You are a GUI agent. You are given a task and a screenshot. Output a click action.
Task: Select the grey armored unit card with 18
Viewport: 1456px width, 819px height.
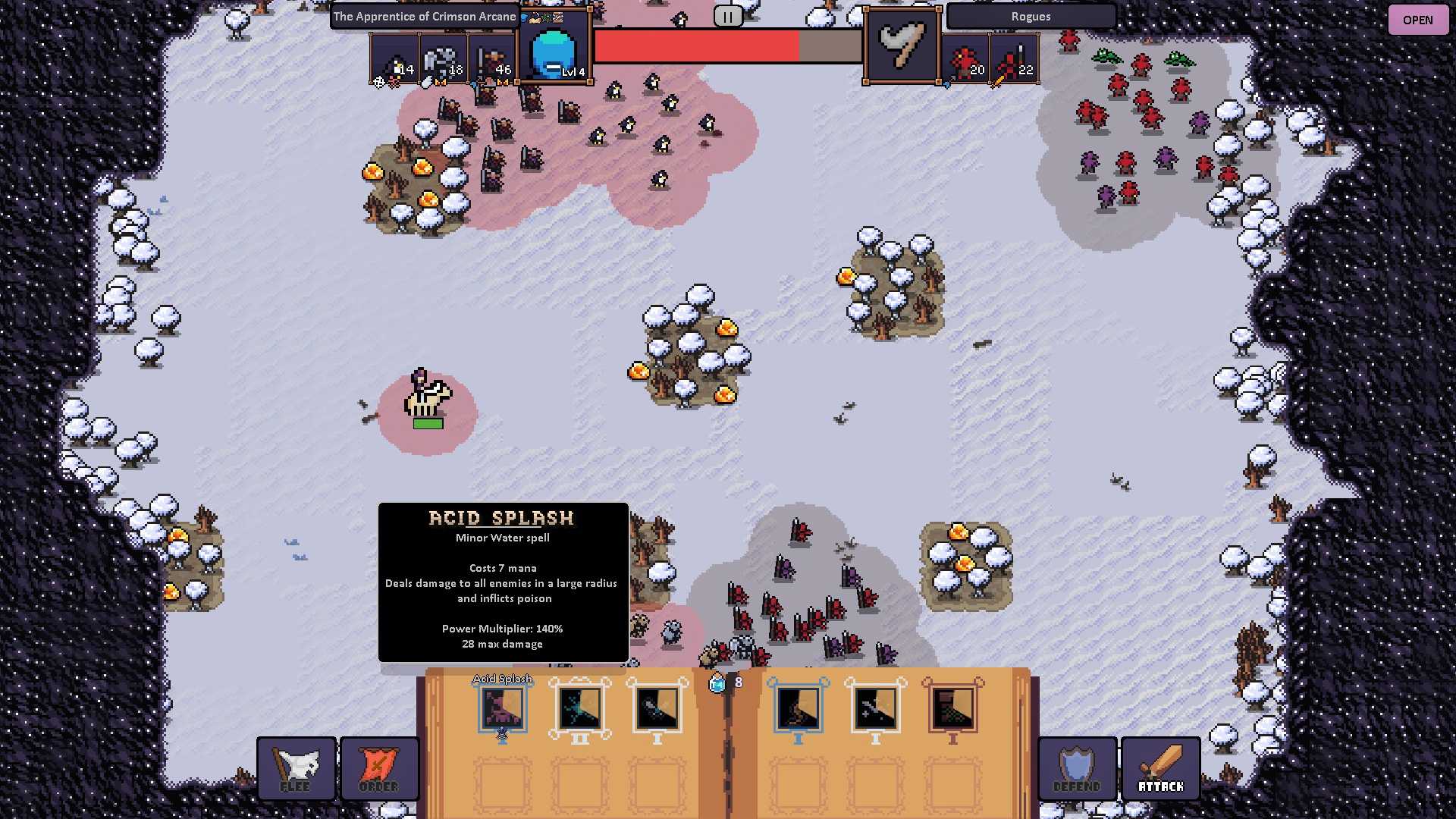point(444,59)
